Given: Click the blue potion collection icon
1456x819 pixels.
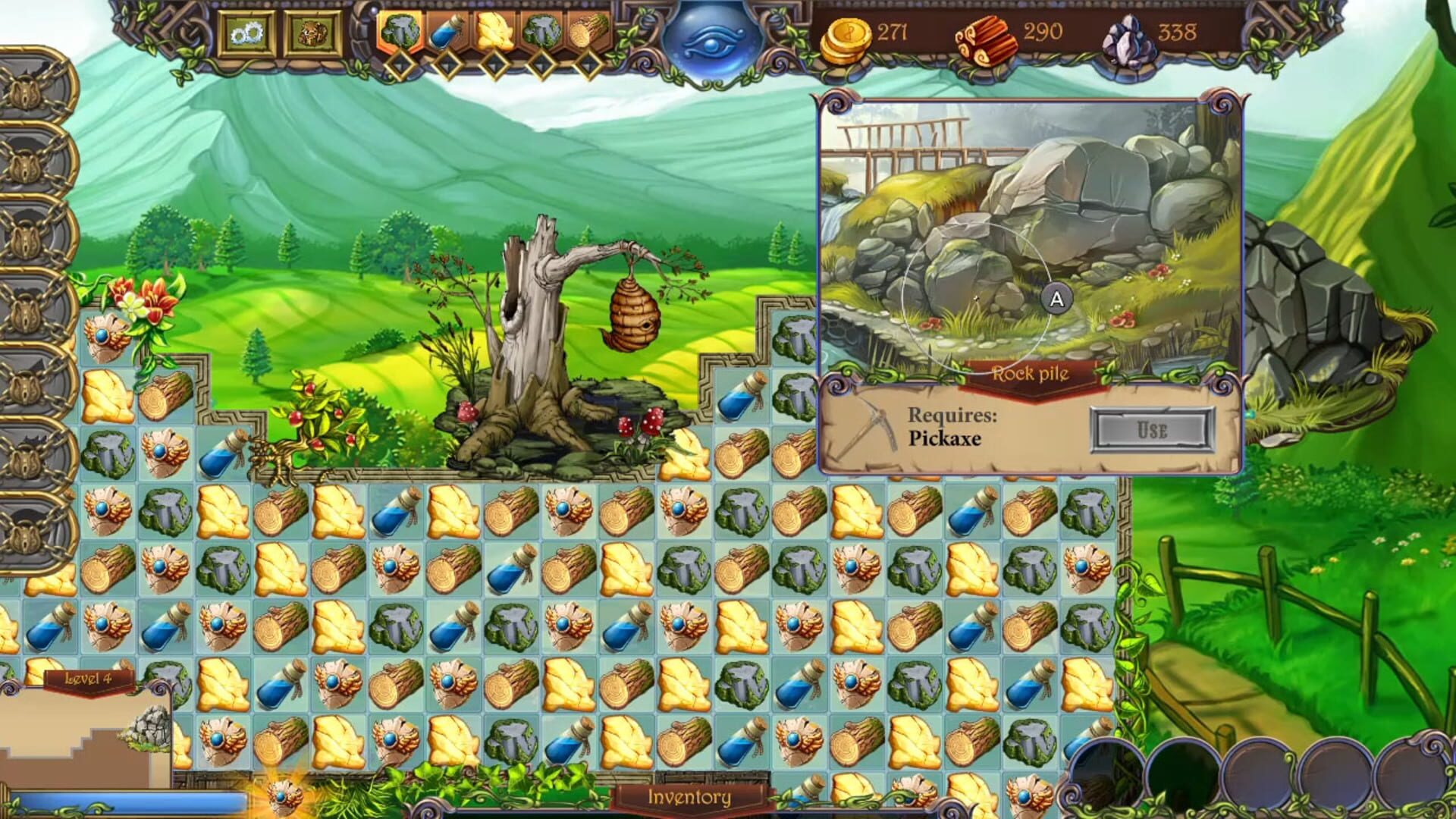Looking at the screenshot, I should (446, 30).
